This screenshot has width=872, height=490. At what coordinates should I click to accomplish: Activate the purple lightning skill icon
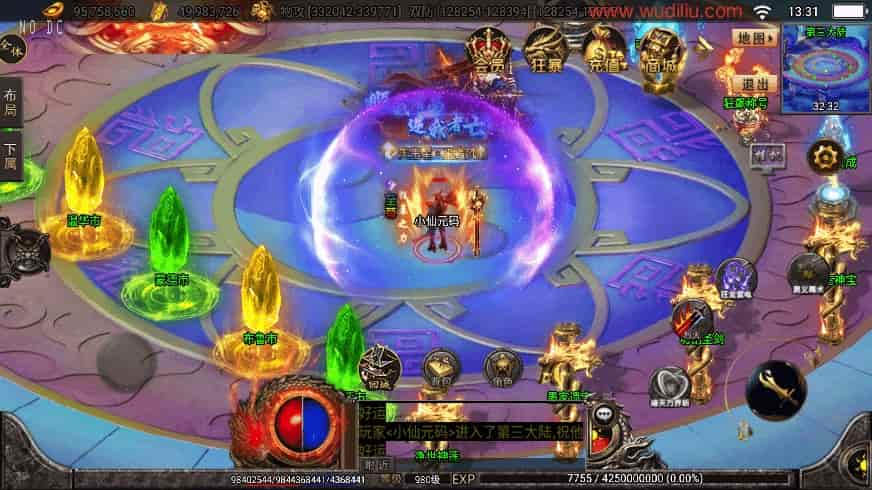(x=735, y=279)
